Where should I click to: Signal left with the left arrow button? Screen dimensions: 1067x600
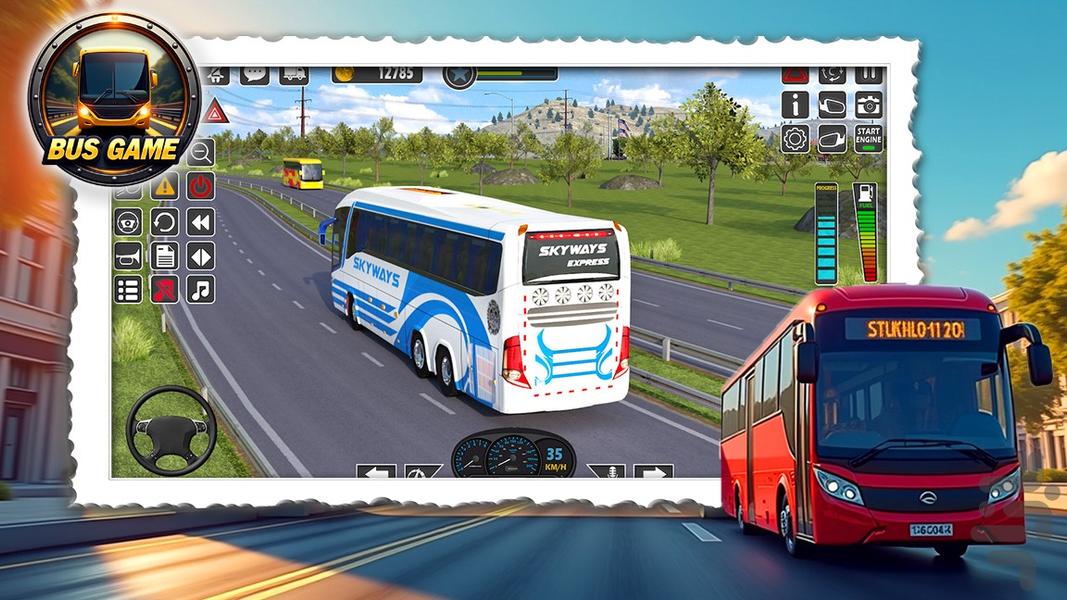point(376,472)
